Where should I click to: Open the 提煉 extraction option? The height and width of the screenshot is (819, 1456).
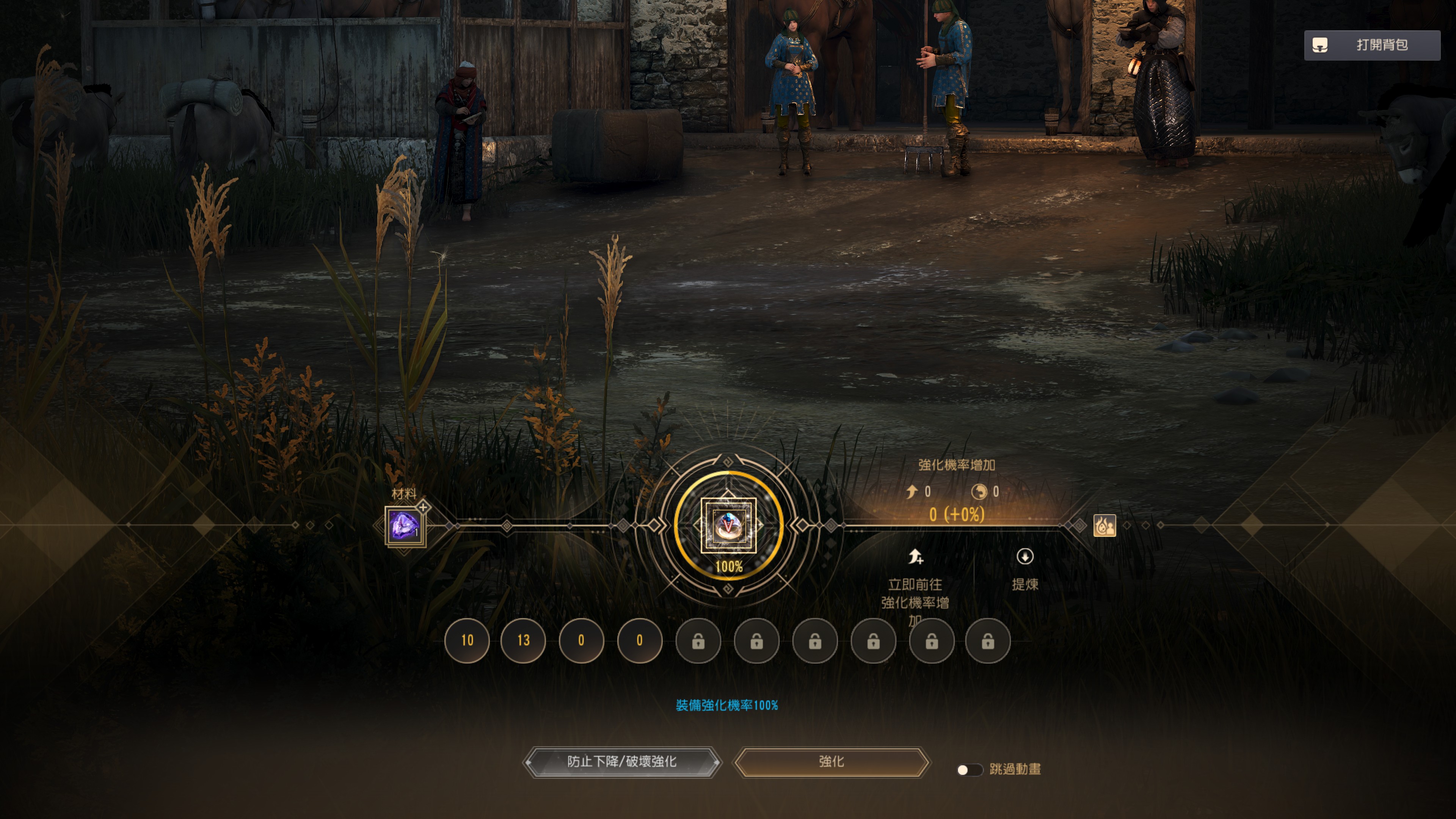(1024, 568)
